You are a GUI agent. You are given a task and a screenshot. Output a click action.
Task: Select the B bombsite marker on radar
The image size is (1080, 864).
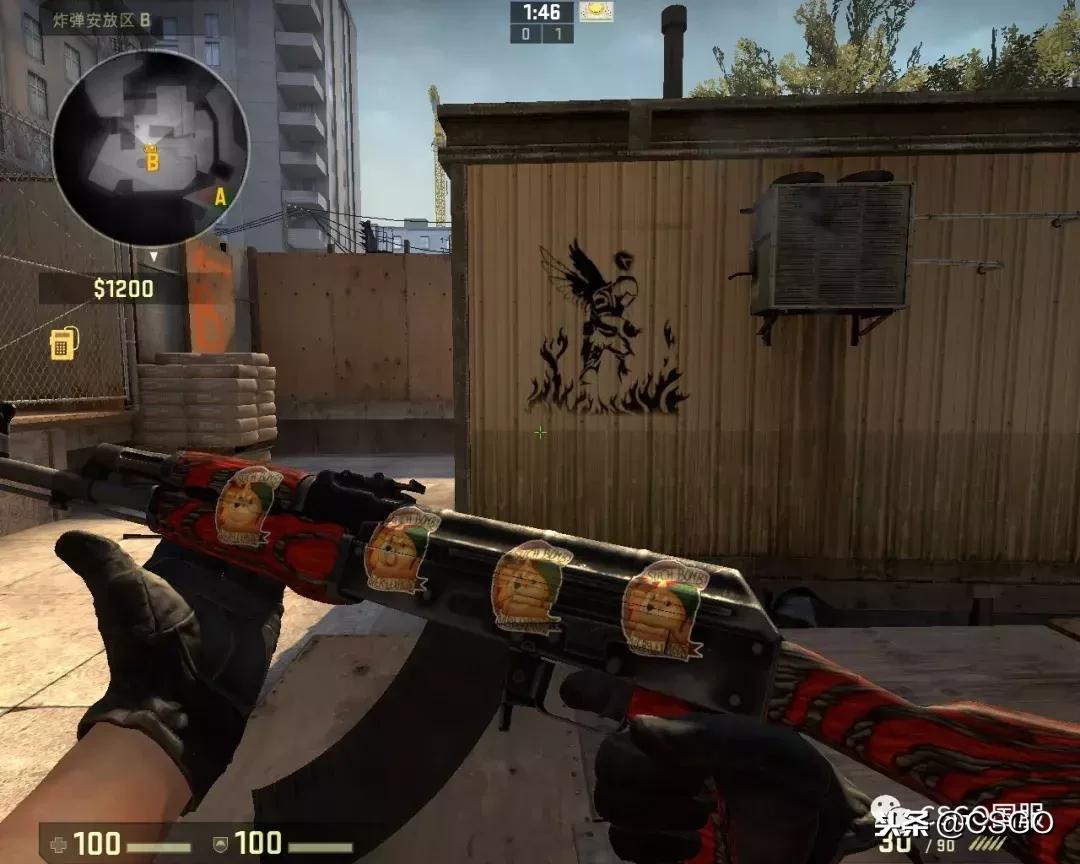click(x=152, y=159)
